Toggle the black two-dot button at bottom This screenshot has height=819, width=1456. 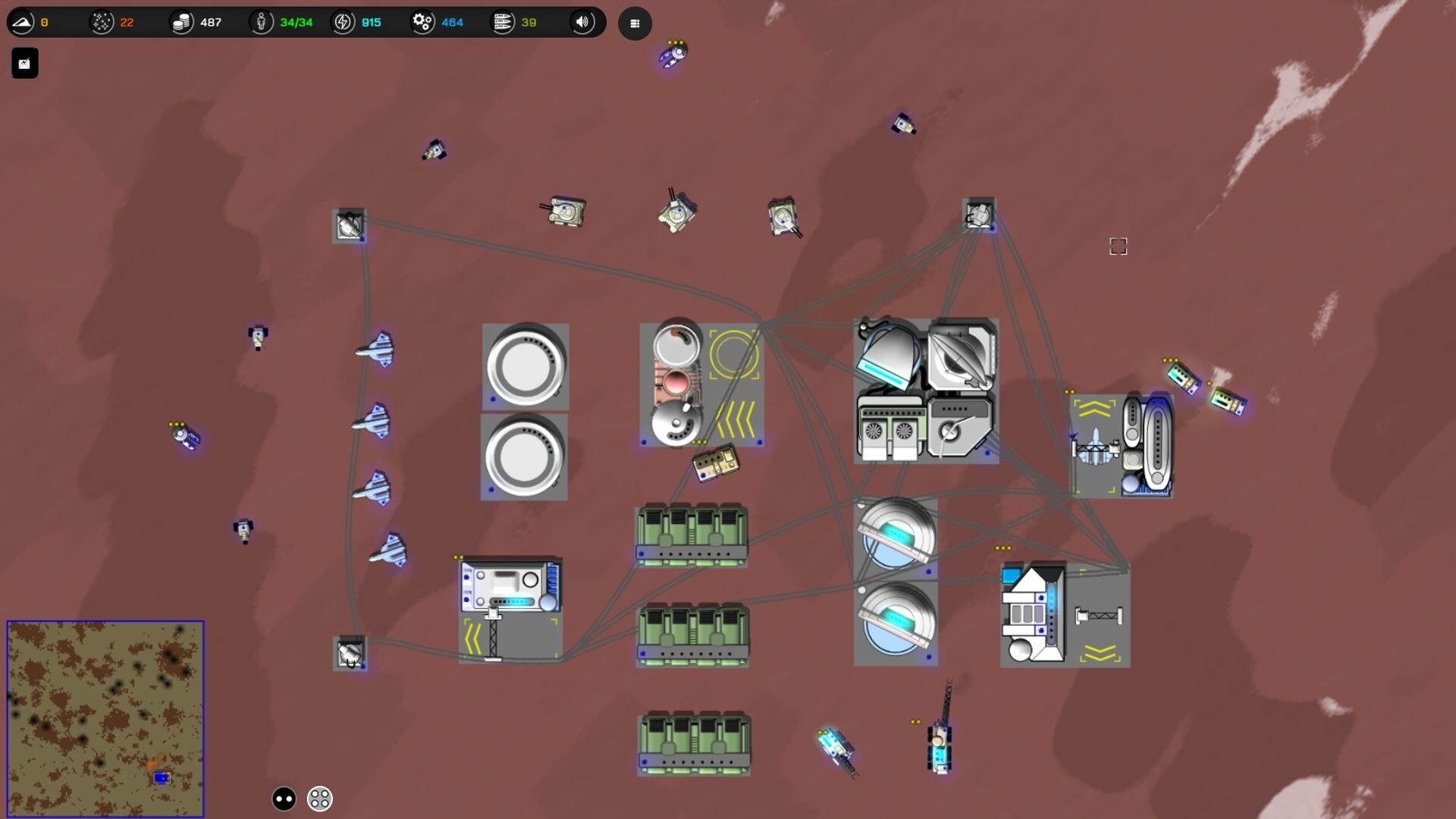(x=282, y=798)
